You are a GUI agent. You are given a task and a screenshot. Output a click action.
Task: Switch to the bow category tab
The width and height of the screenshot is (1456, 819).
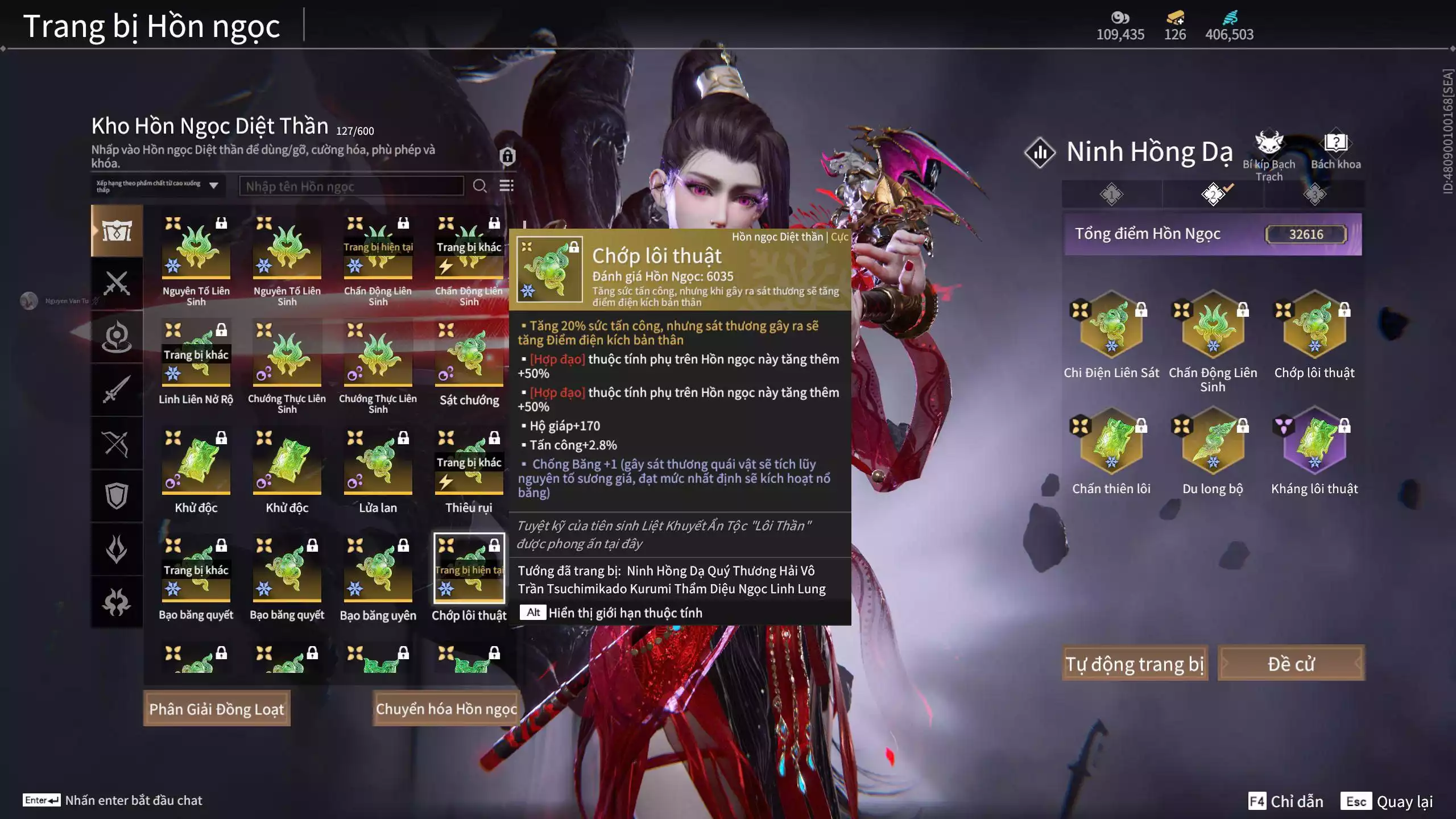click(117, 444)
